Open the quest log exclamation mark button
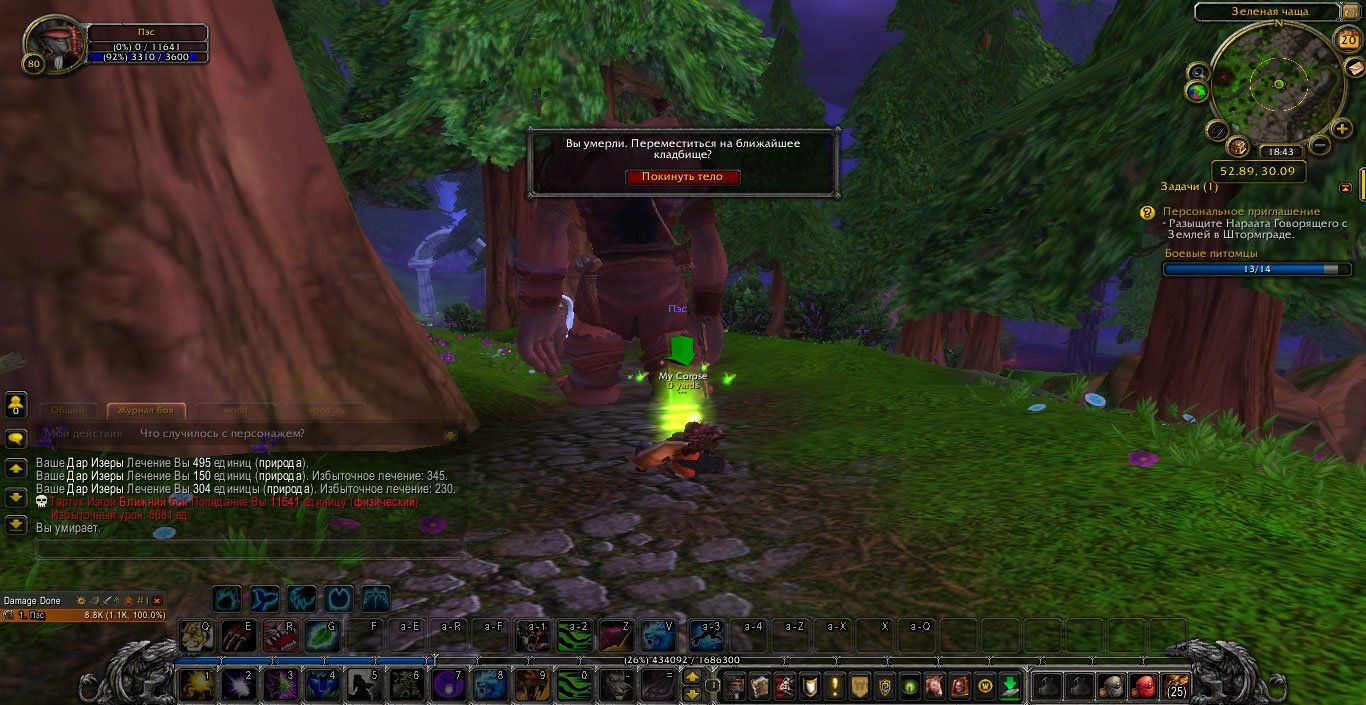The height and width of the screenshot is (705, 1366). 835,687
